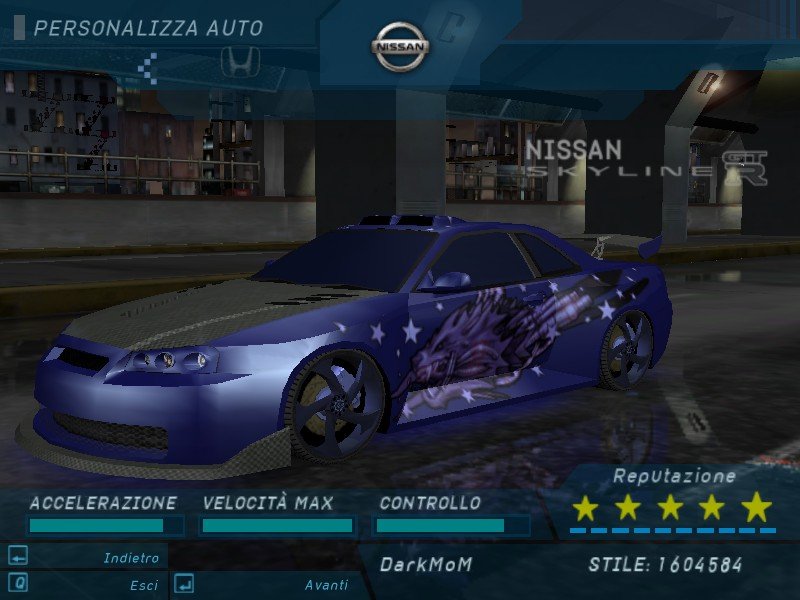The height and width of the screenshot is (600, 800).
Task: Exit using the Esci button
Action: point(143,585)
